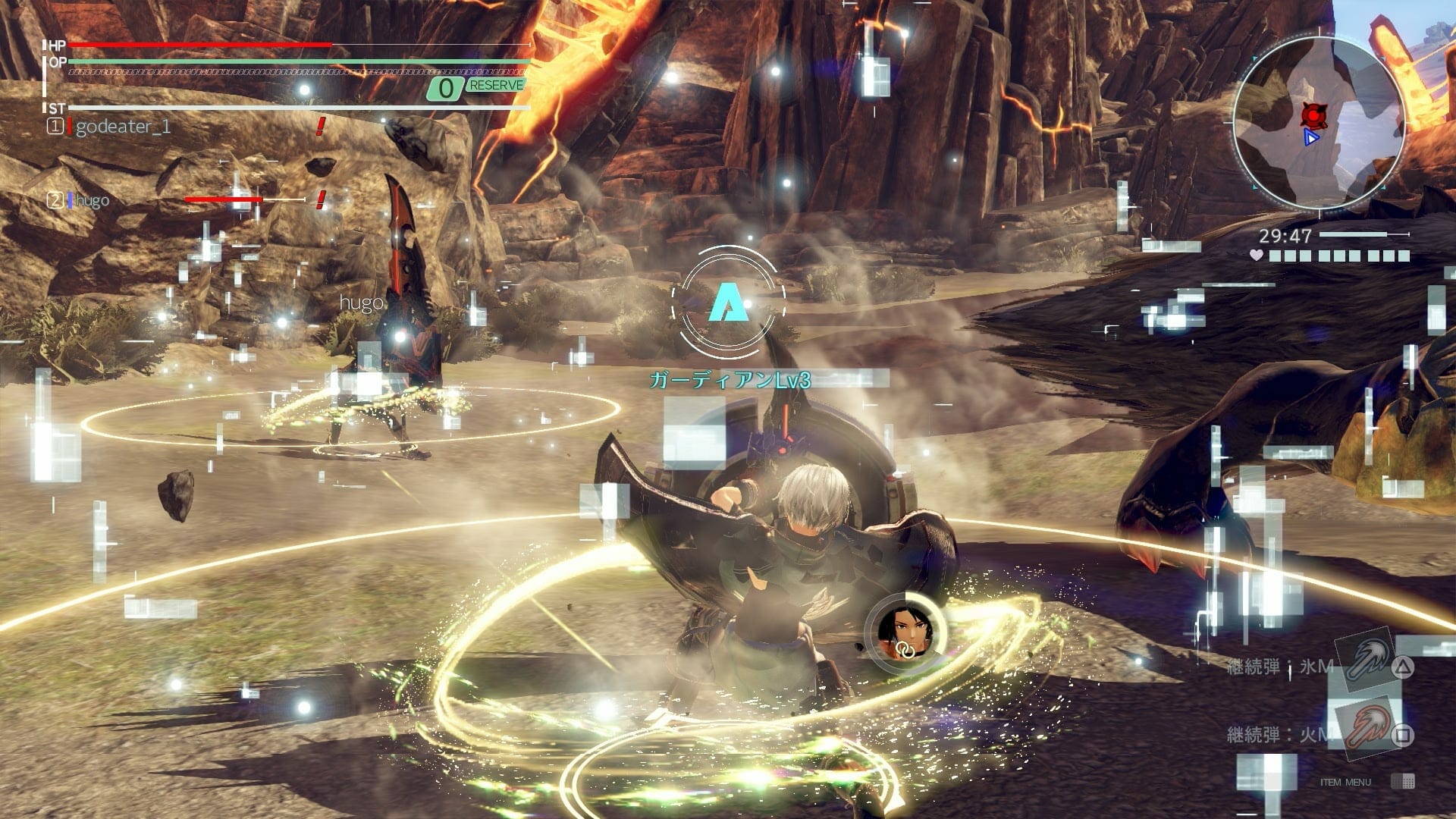Click the red HP bar
The height and width of the screenshot is (819, 1456).
pyautogui.click(x=197, y=45)
